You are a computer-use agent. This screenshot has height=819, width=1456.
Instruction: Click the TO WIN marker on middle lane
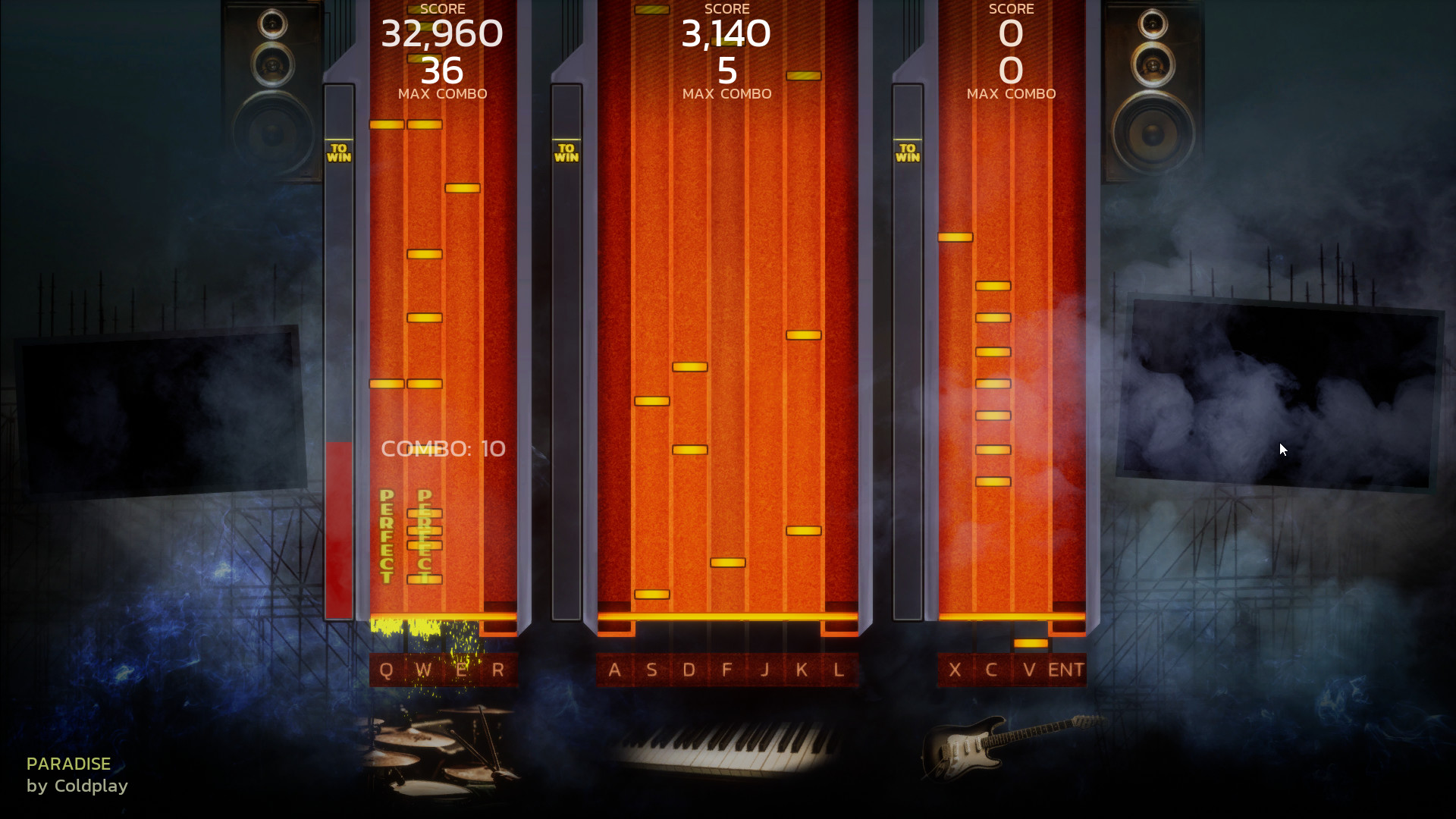(x=566, y=152)
